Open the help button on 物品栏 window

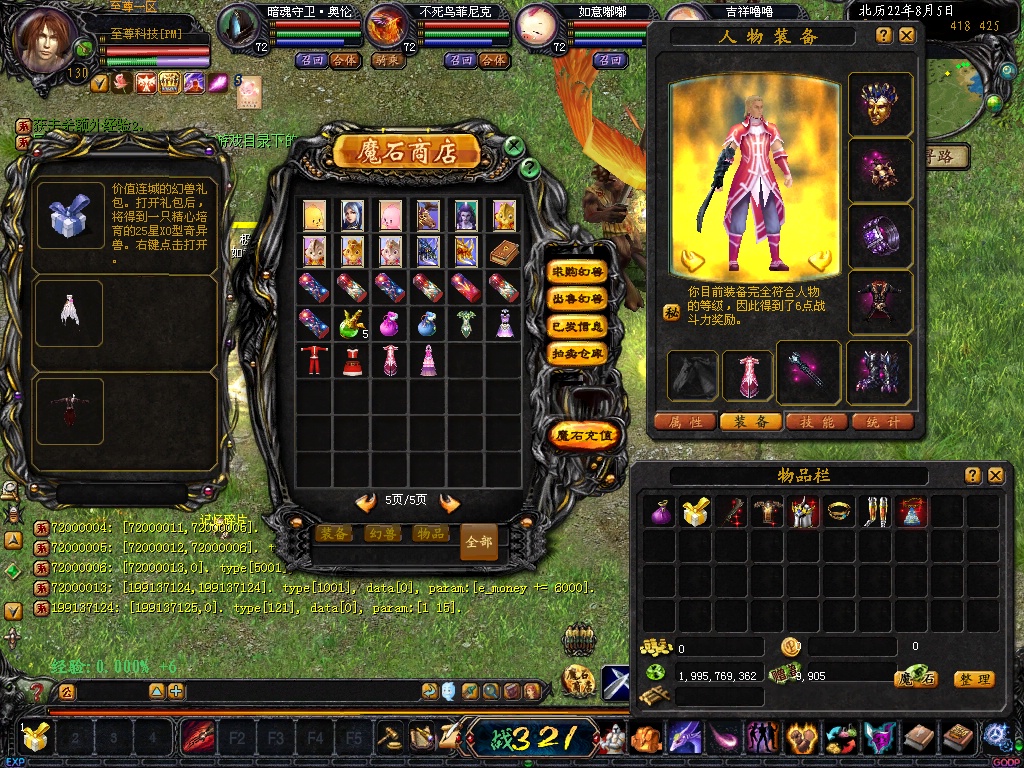pos(972,476)
